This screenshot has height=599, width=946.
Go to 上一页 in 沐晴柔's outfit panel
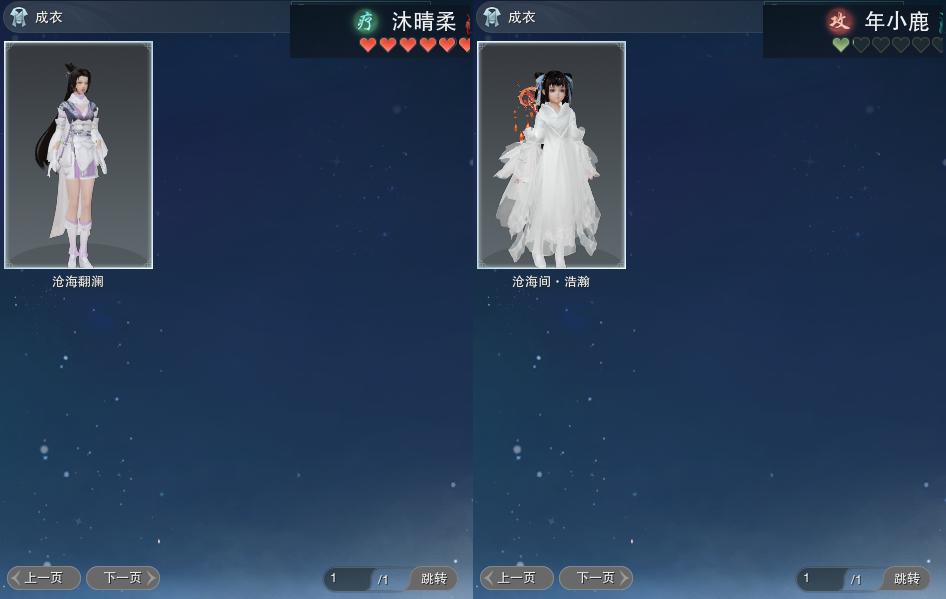pos(44,578)
